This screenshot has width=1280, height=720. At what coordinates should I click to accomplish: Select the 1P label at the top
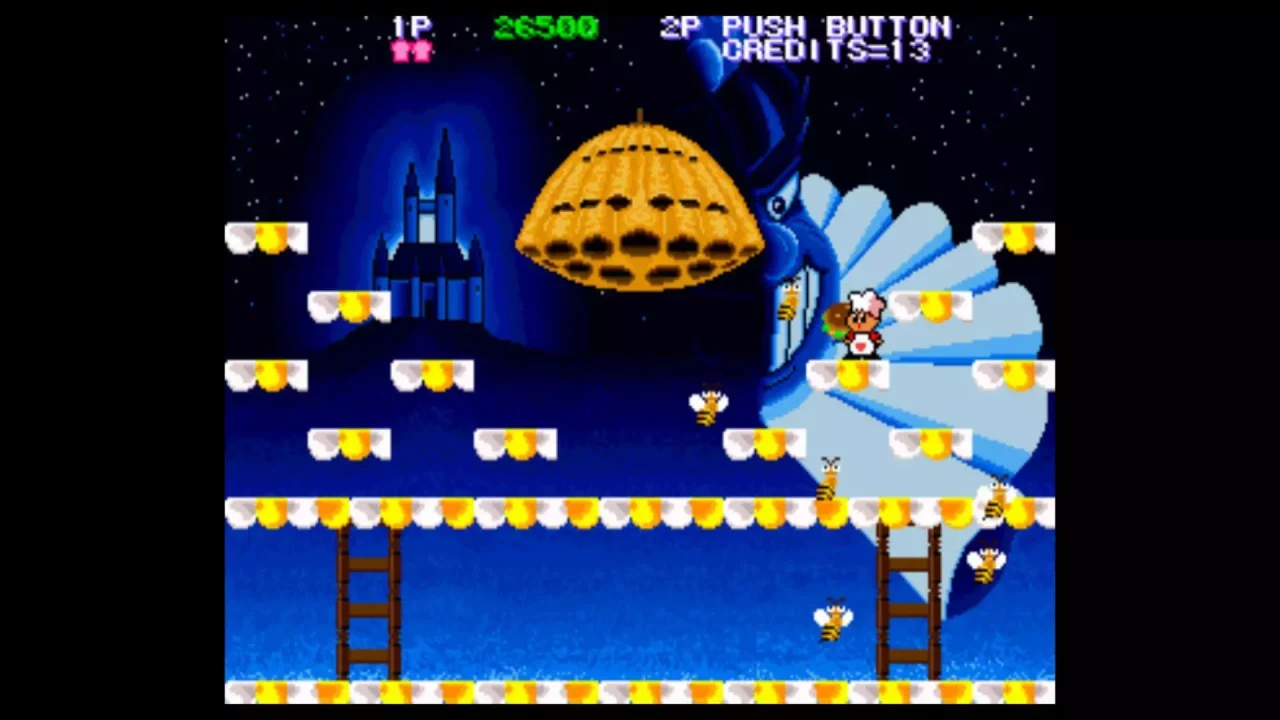(411, 25)
